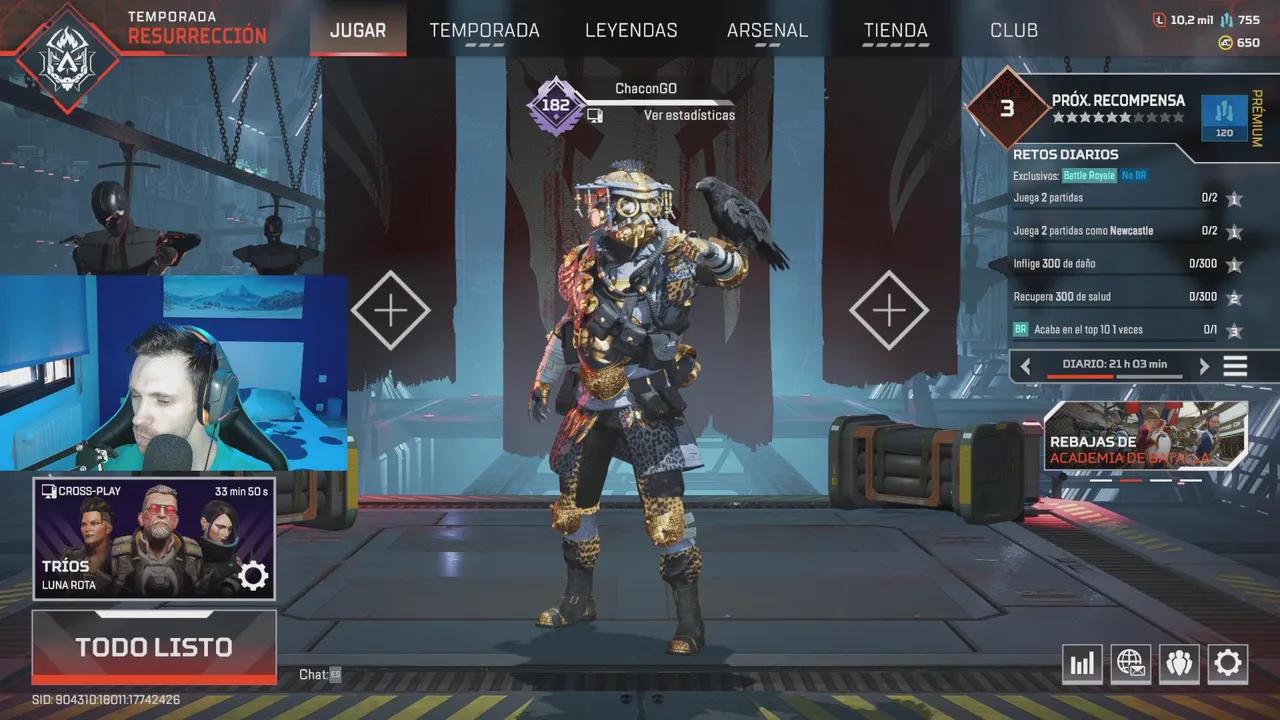
Task: Open the Leyendas tab
Action: coord(631,30)
